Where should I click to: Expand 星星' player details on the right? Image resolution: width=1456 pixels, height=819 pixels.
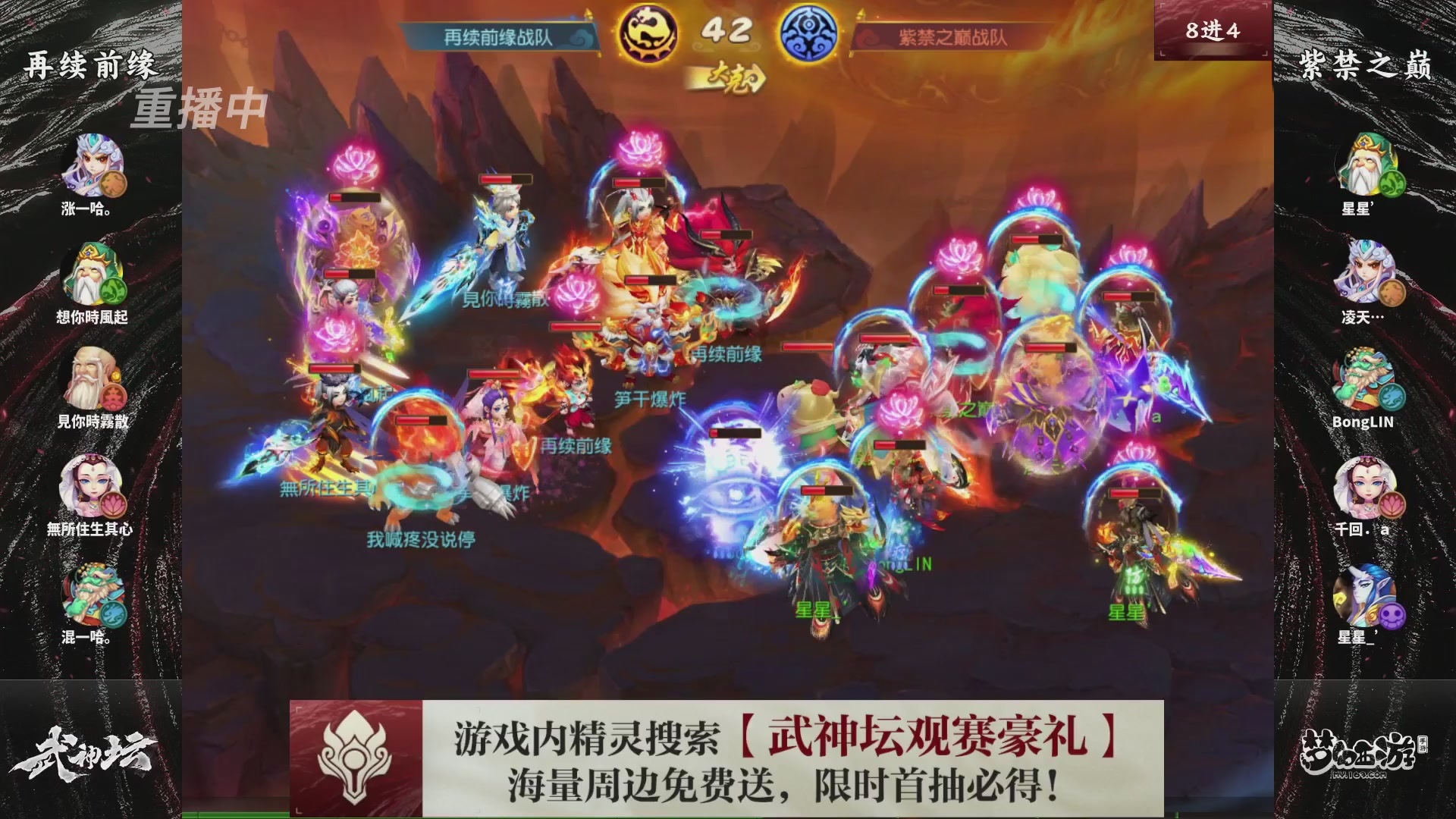coord(1370,162)
